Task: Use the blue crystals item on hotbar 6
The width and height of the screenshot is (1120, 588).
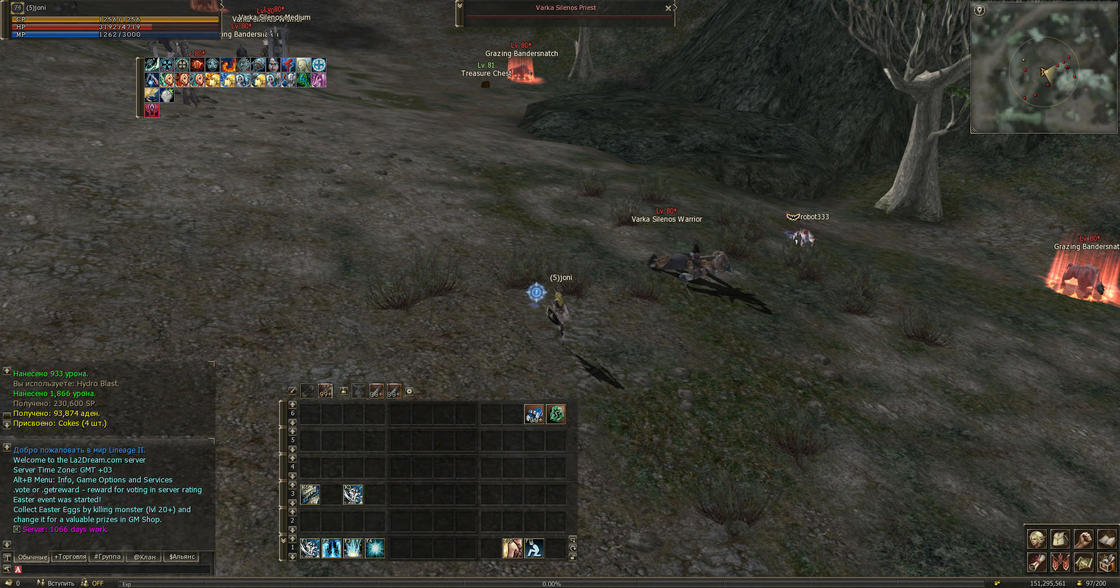Action: [535, 414]
